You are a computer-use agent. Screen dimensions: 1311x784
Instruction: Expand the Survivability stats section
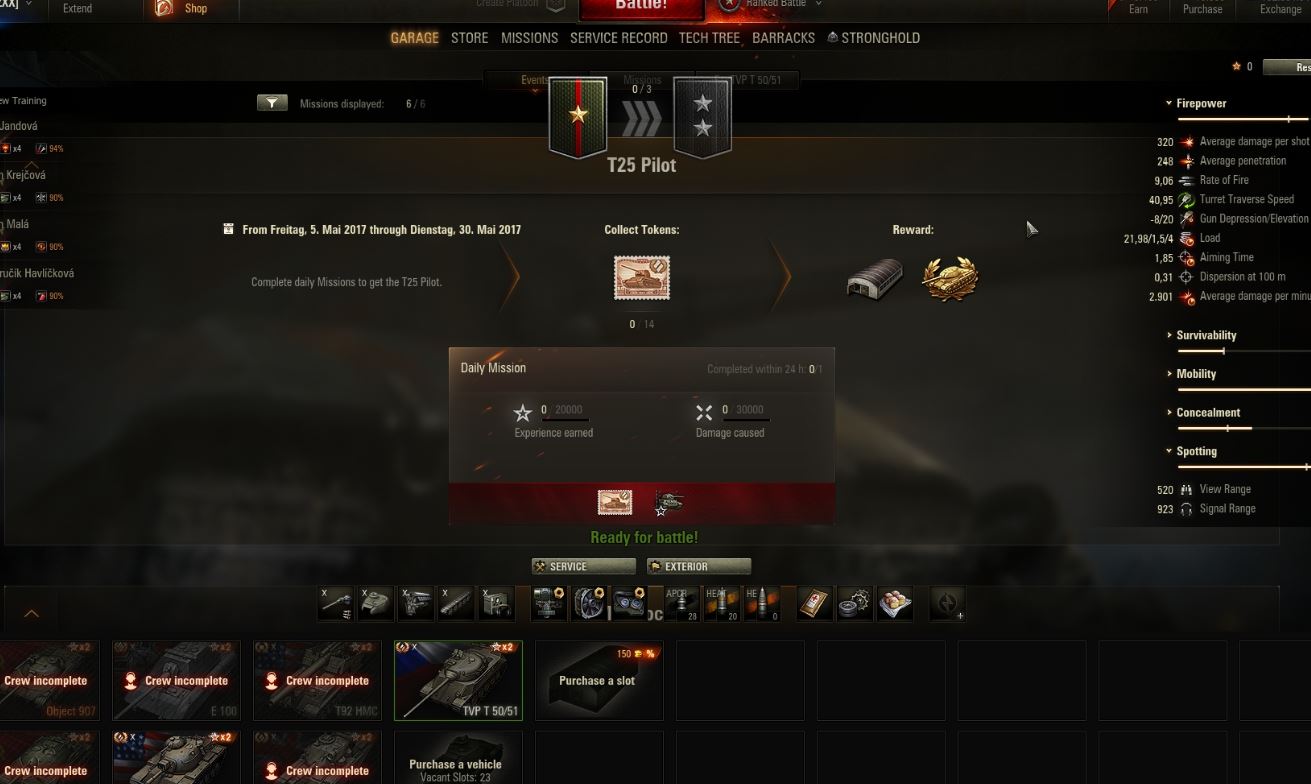(1206, 335)
